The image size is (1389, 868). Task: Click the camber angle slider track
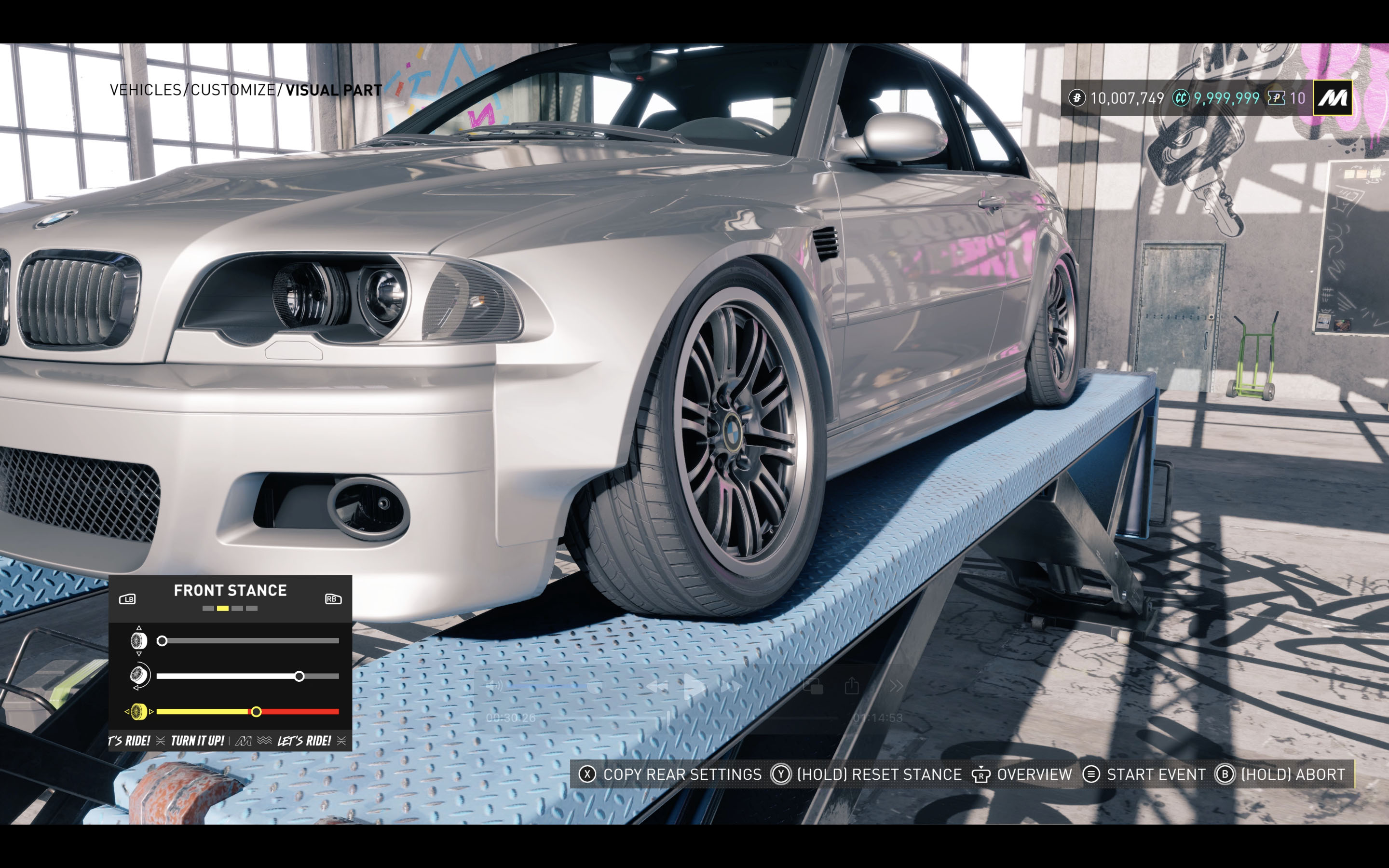tap(247, 676)
